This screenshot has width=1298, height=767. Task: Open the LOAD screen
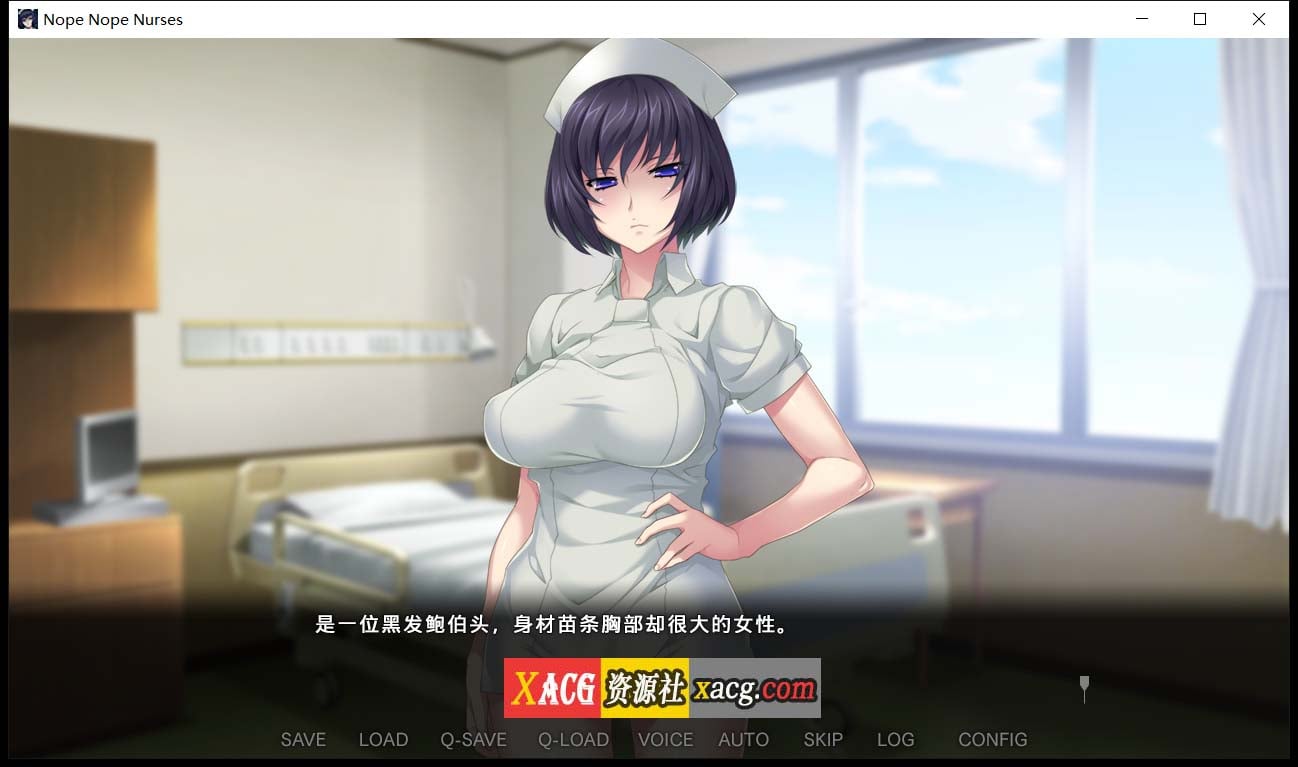click(x=383, y=739)
